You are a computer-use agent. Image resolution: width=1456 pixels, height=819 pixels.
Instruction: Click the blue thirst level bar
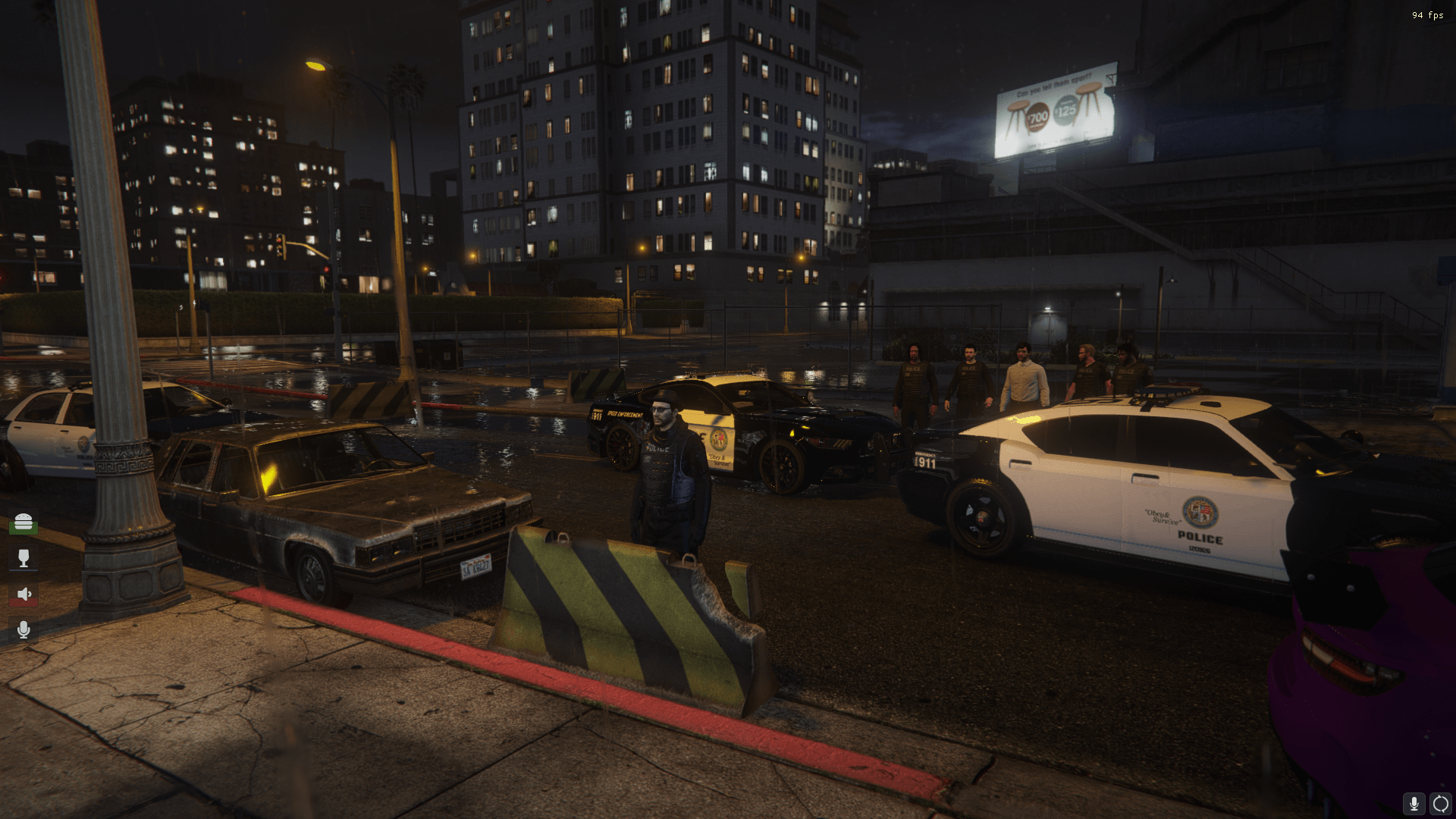24,570
